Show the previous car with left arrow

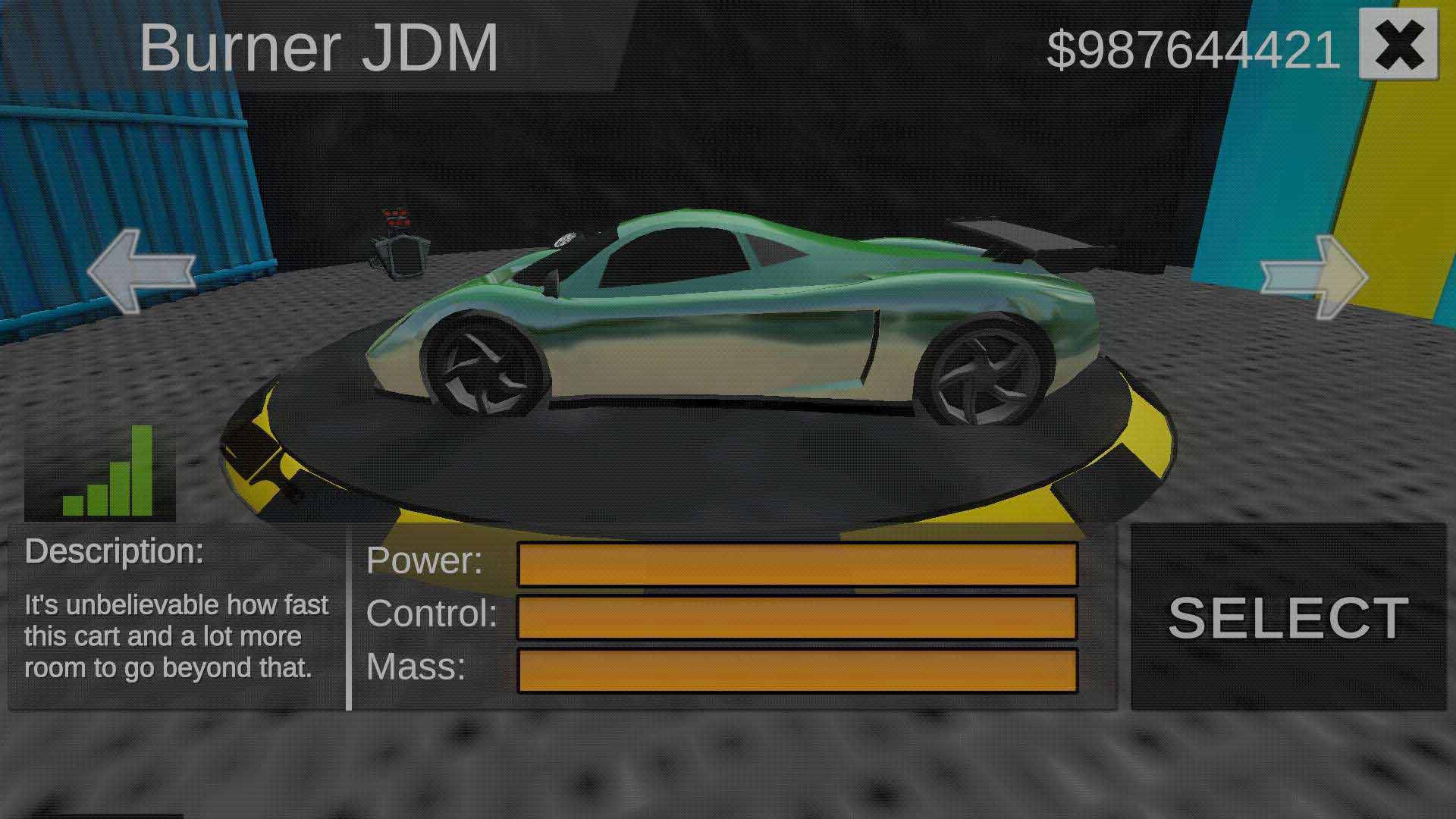click(x=141, y=271)
